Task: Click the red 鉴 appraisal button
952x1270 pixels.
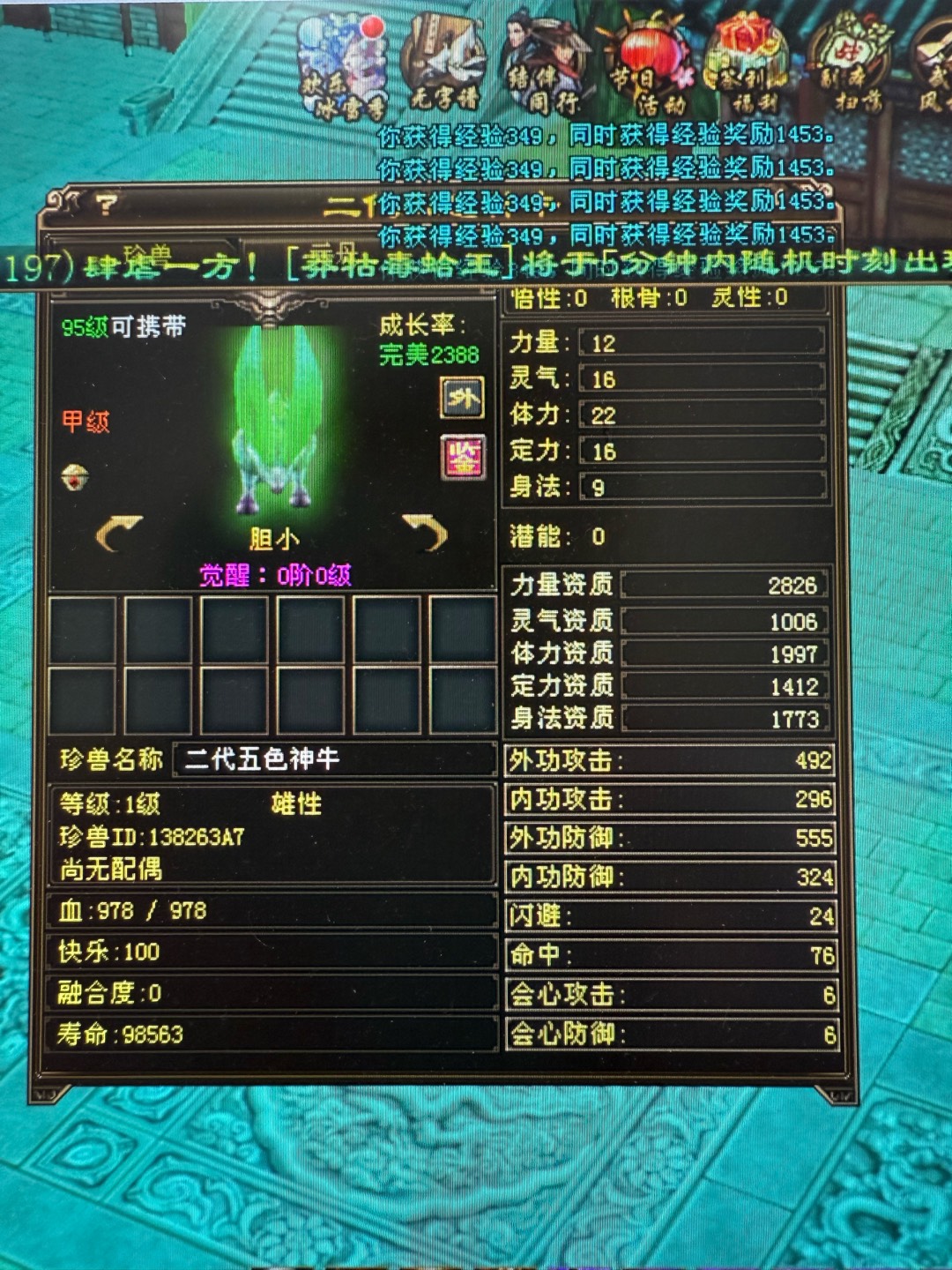Action: [x=463, y=458]
